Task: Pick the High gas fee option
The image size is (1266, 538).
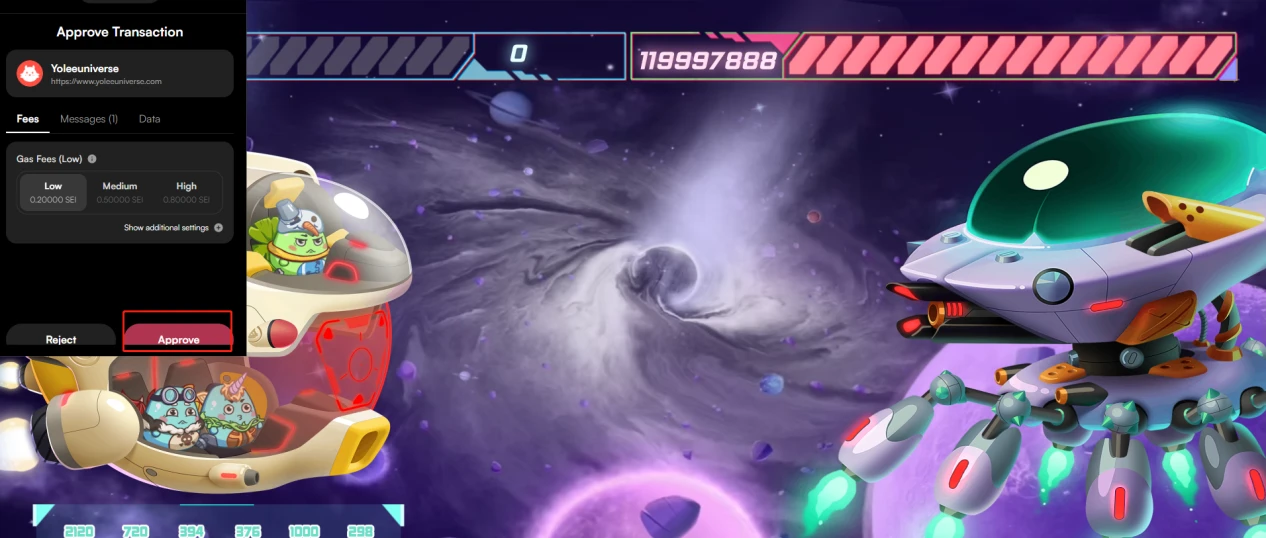Action: tap(187, 192)
